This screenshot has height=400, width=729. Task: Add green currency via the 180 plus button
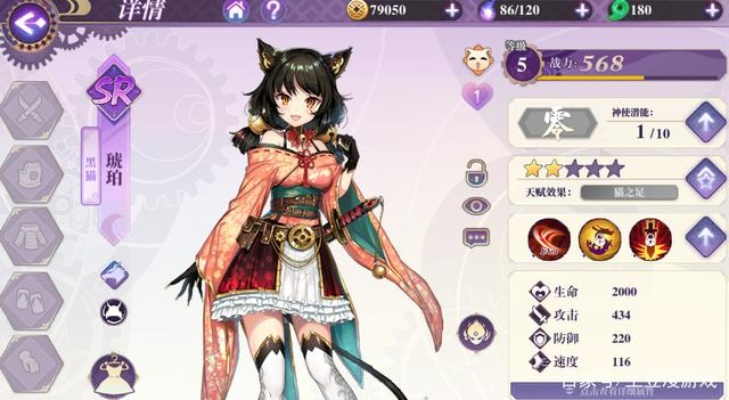[715, 10]
